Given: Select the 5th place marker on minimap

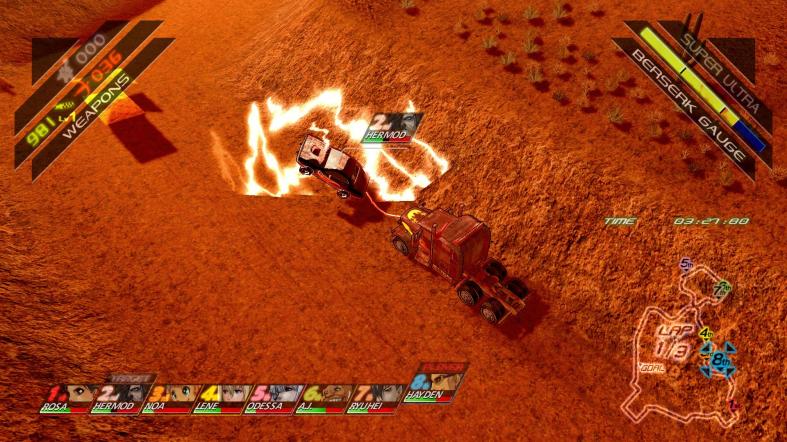Looking at the screenshot, I should [x=686, y=264].
